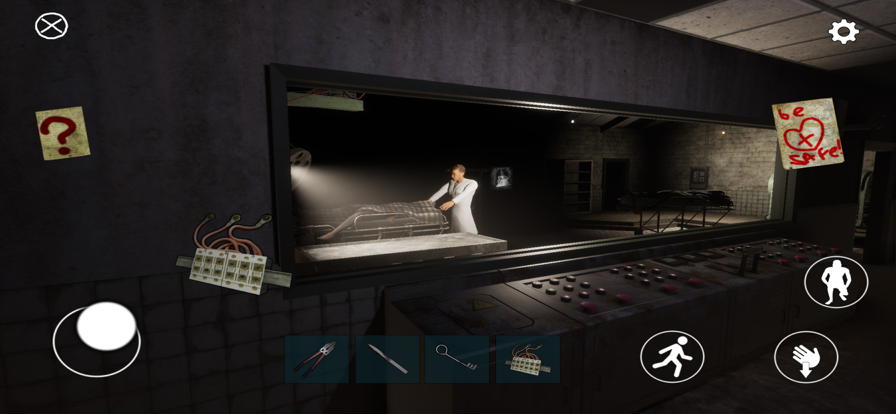This screenshot has width=896, height=414.
Task: Tap the drop item hand button
Action: coord(806,357)
